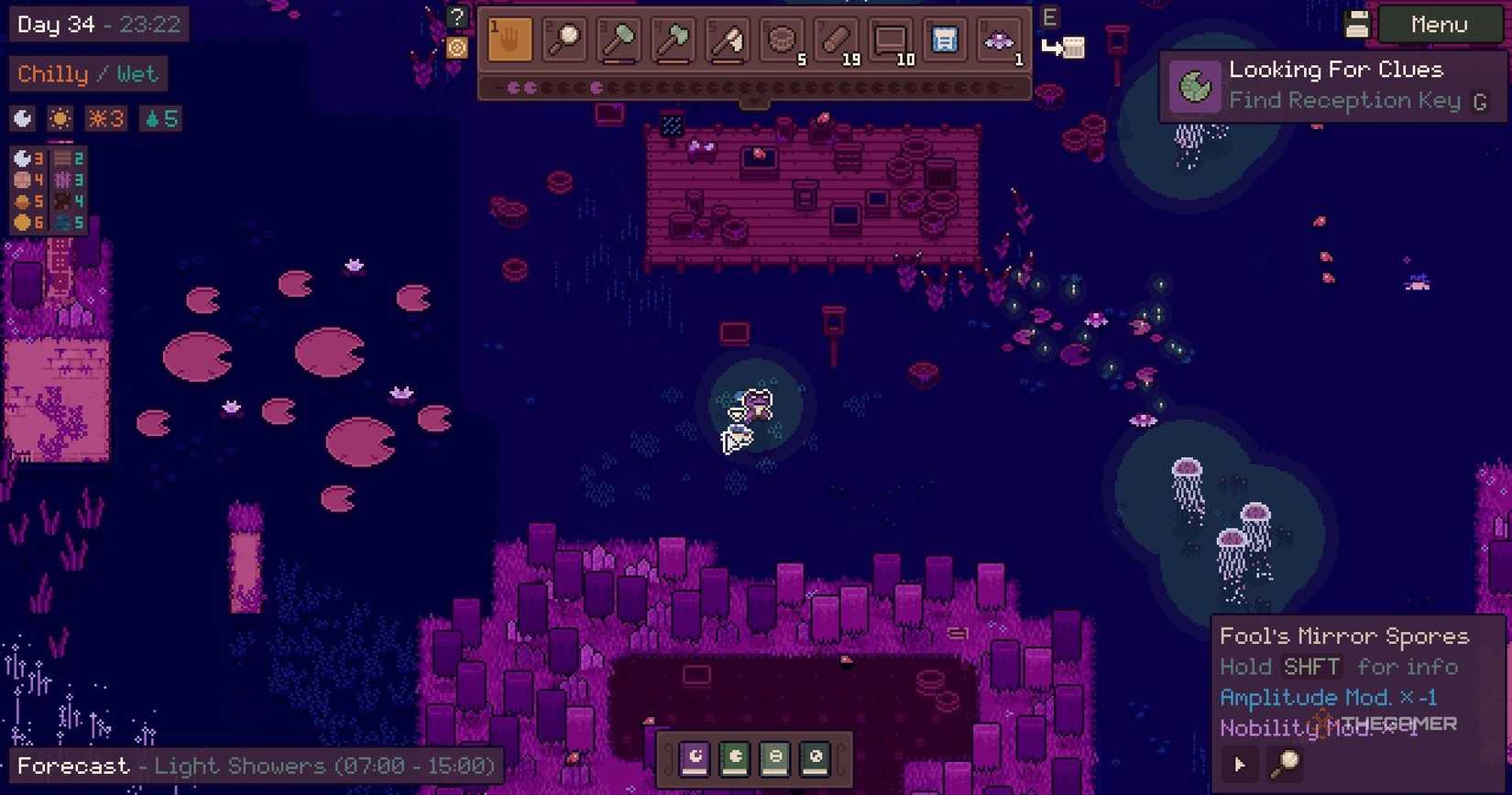Viewport: 1512px width, 795px height.
Task: Expand the resource counter list panel
Action: tap(46, 188)
